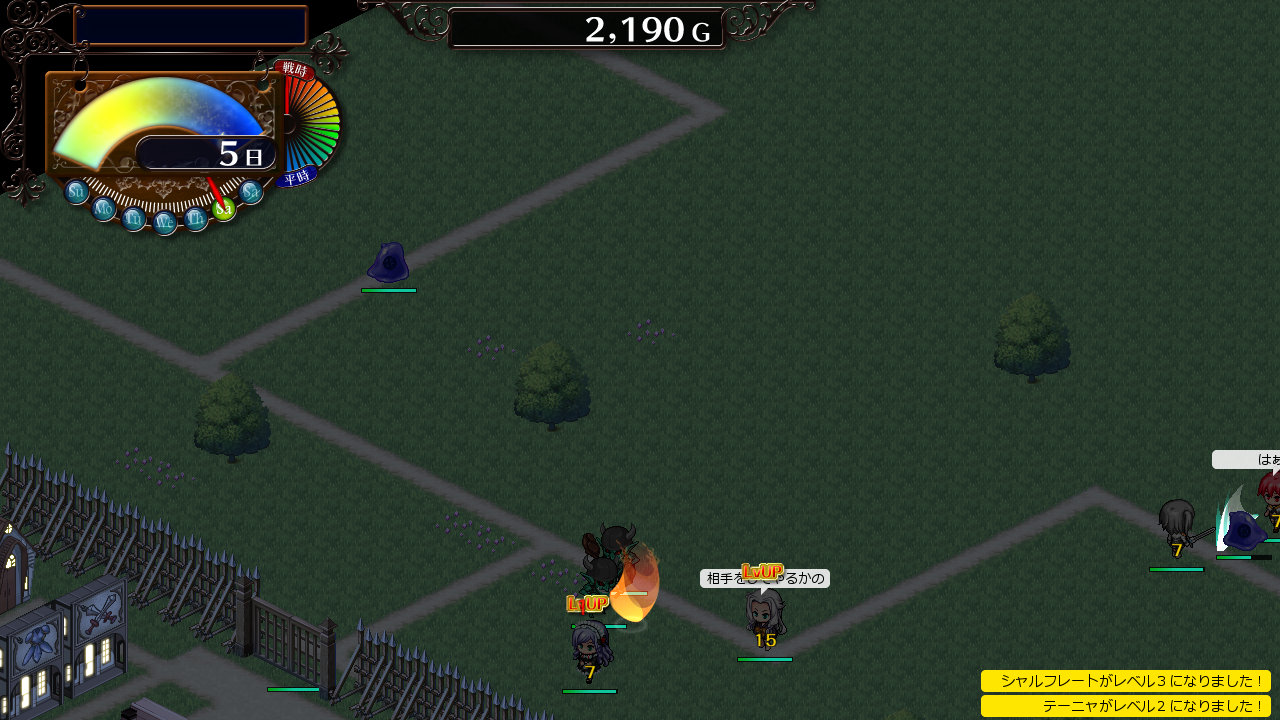Image resolution: width=1280 pixels, height=720 pixels.
Task: Click the empty dark title box
Action: click(190, 26)
